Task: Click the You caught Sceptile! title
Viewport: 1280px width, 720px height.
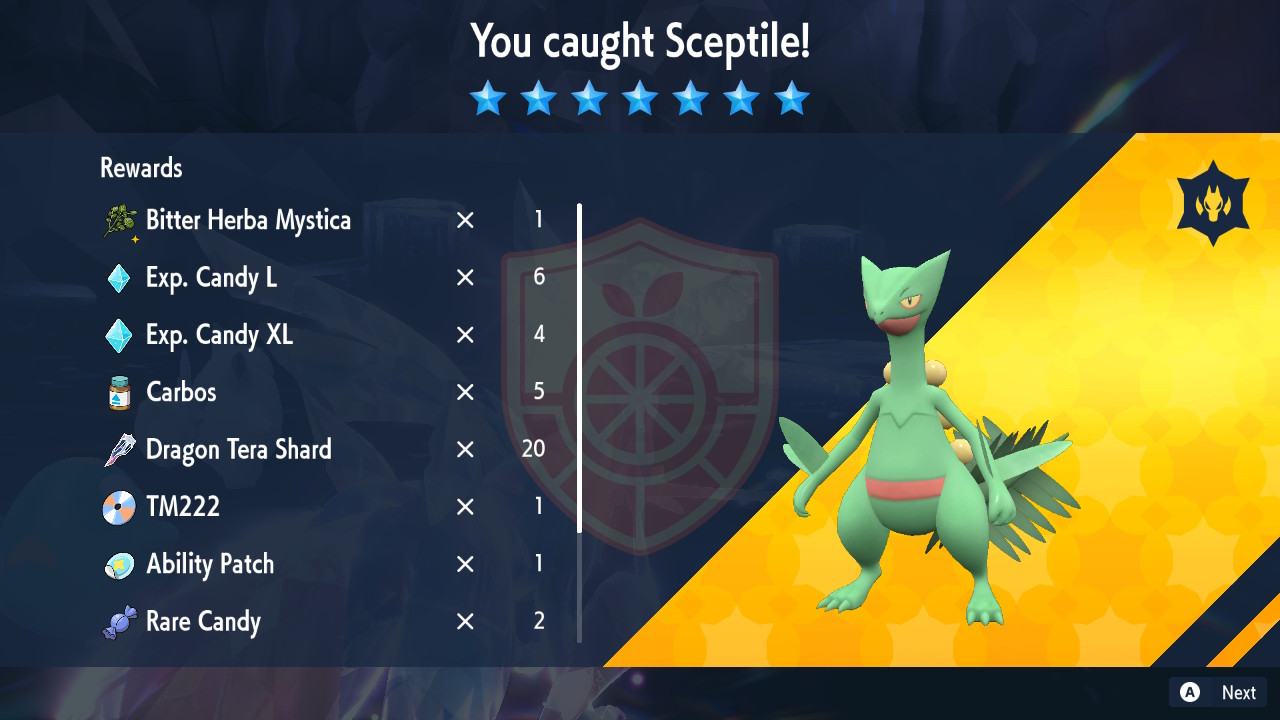Action: point(640,42)
